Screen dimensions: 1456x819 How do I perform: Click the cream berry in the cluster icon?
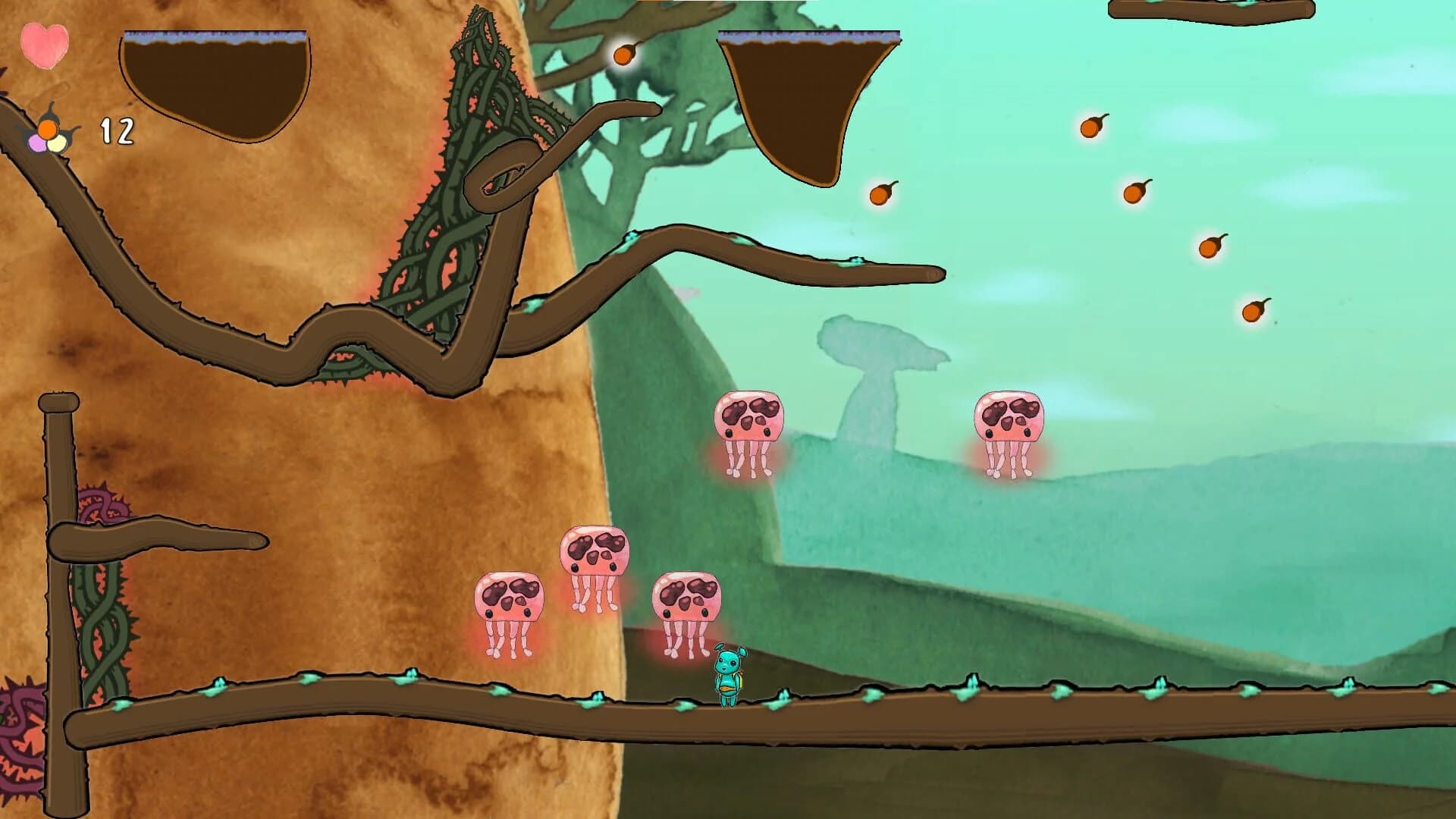[x=58, y=145]
